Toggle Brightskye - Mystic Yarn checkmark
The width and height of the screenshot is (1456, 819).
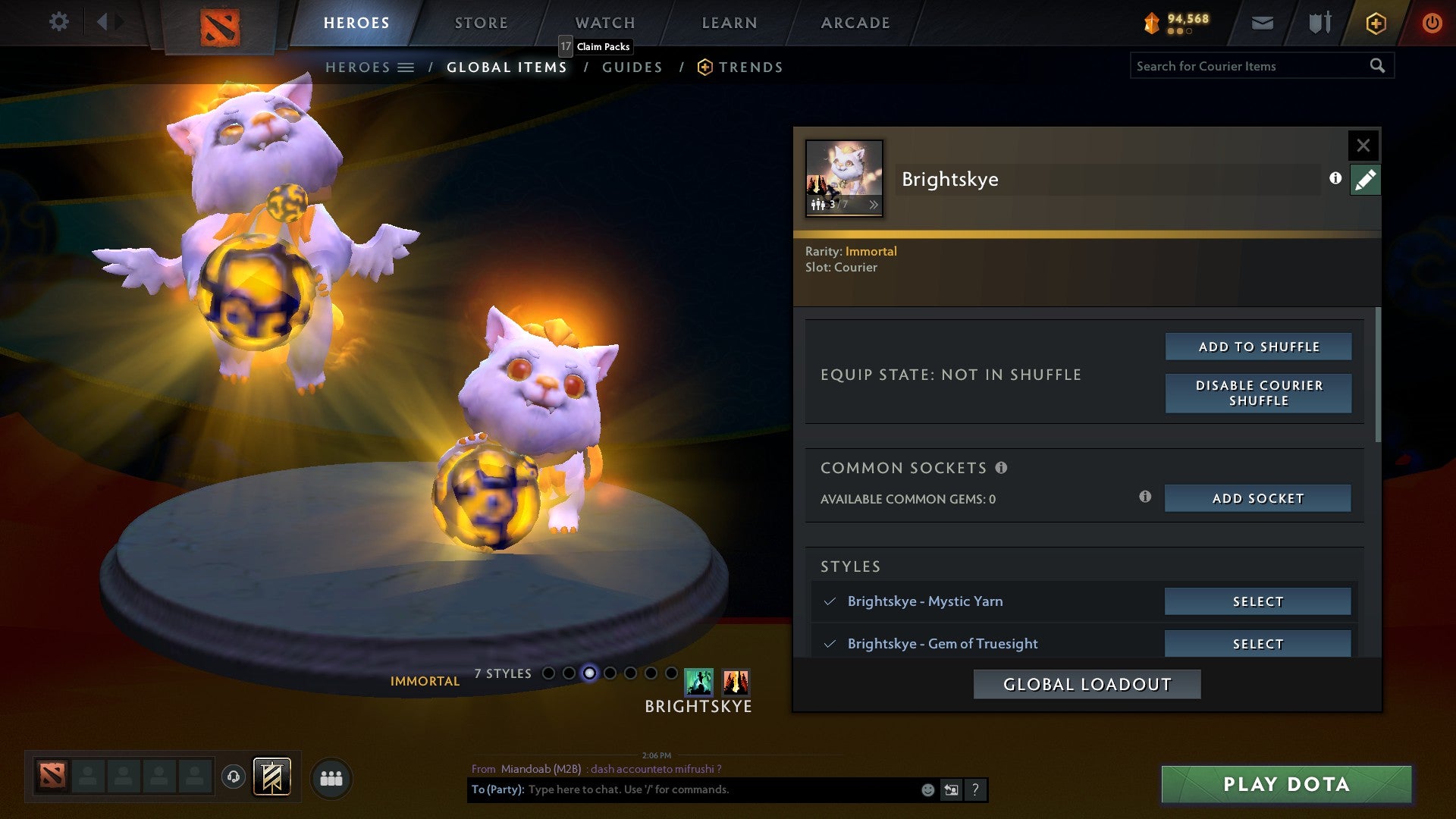(x=830, y=601)
